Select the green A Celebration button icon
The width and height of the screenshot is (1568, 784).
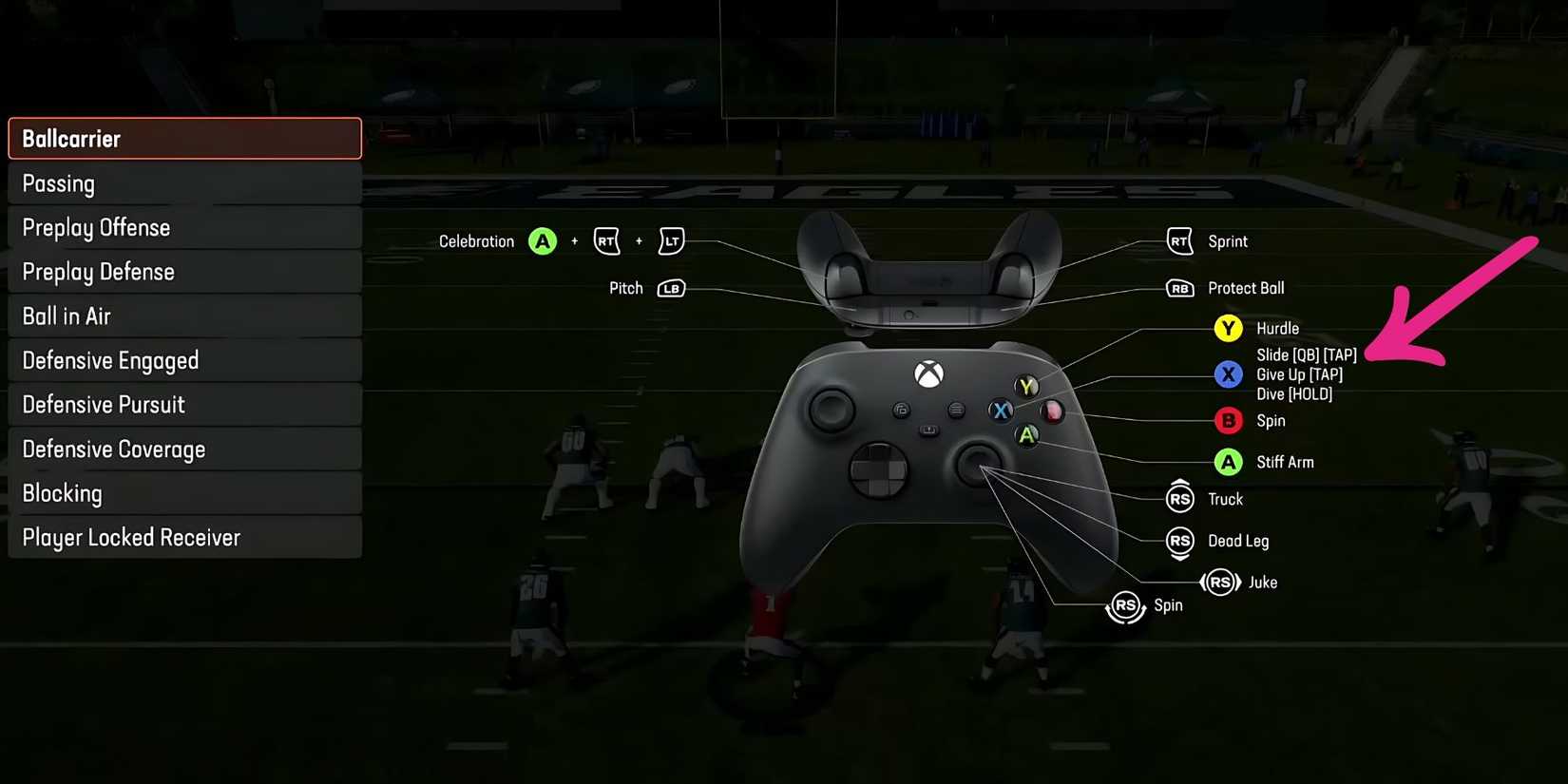click(543, 240)
